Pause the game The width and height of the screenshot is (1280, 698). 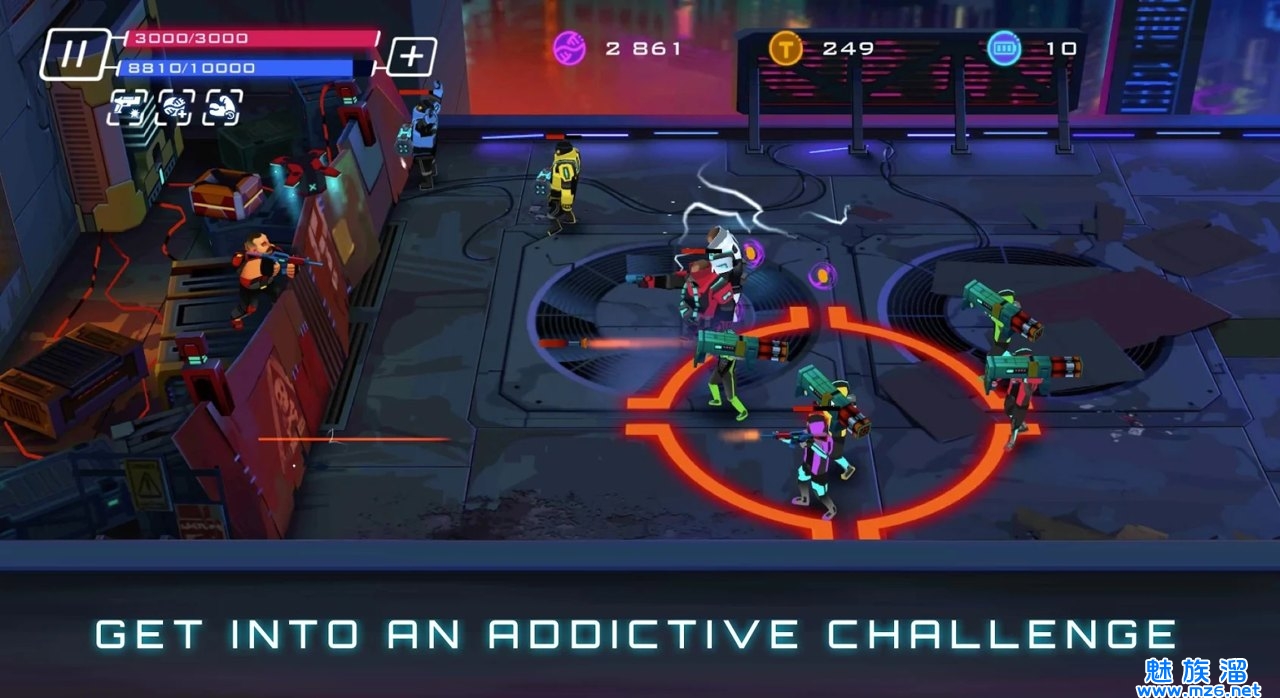click(74, 54)
